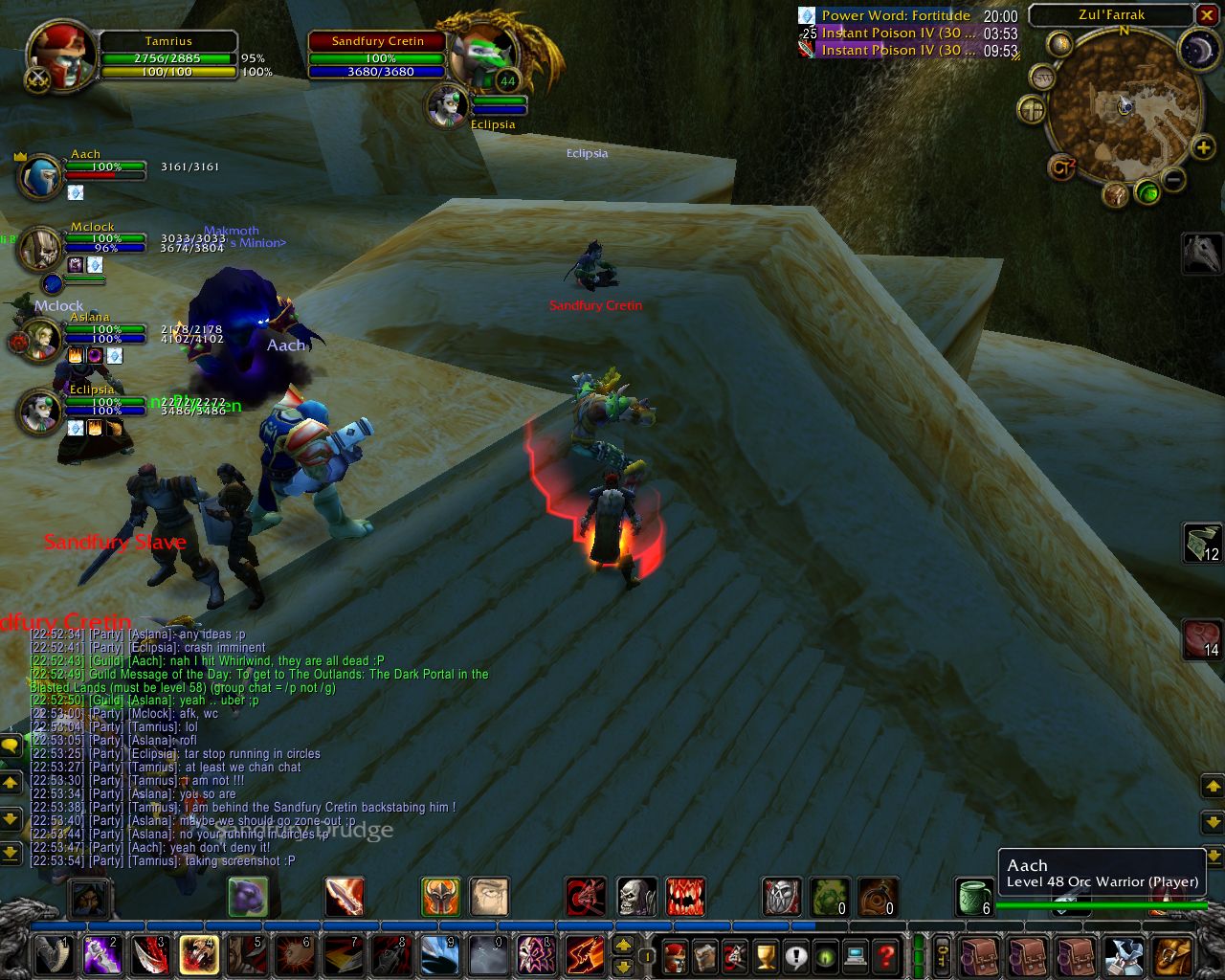Click the CT2 minimap button
Image resolution: width=1225 pixels, height=980 pixels.
click(1063, 165)
